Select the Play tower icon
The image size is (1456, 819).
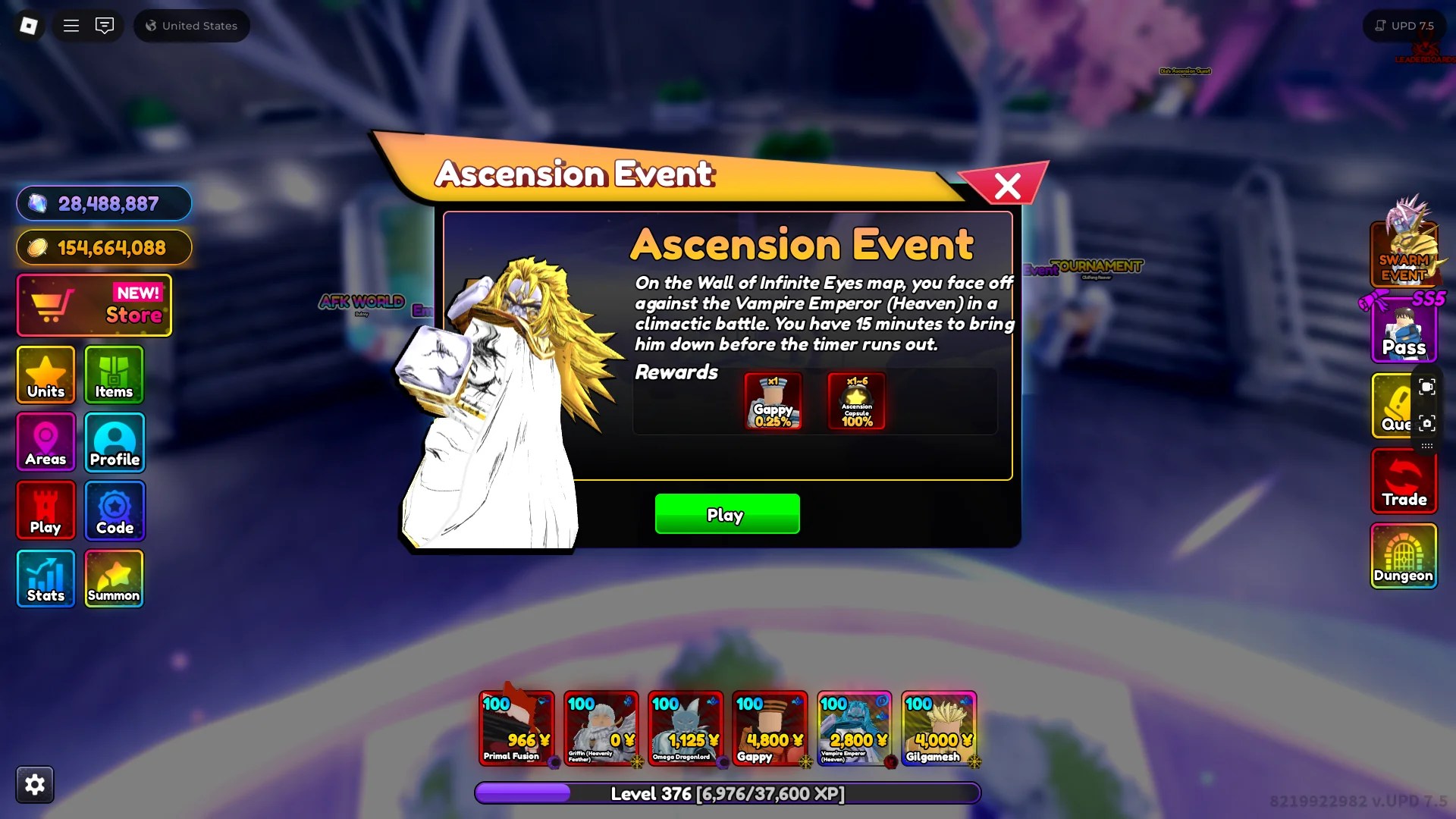[x=45, y=510]
